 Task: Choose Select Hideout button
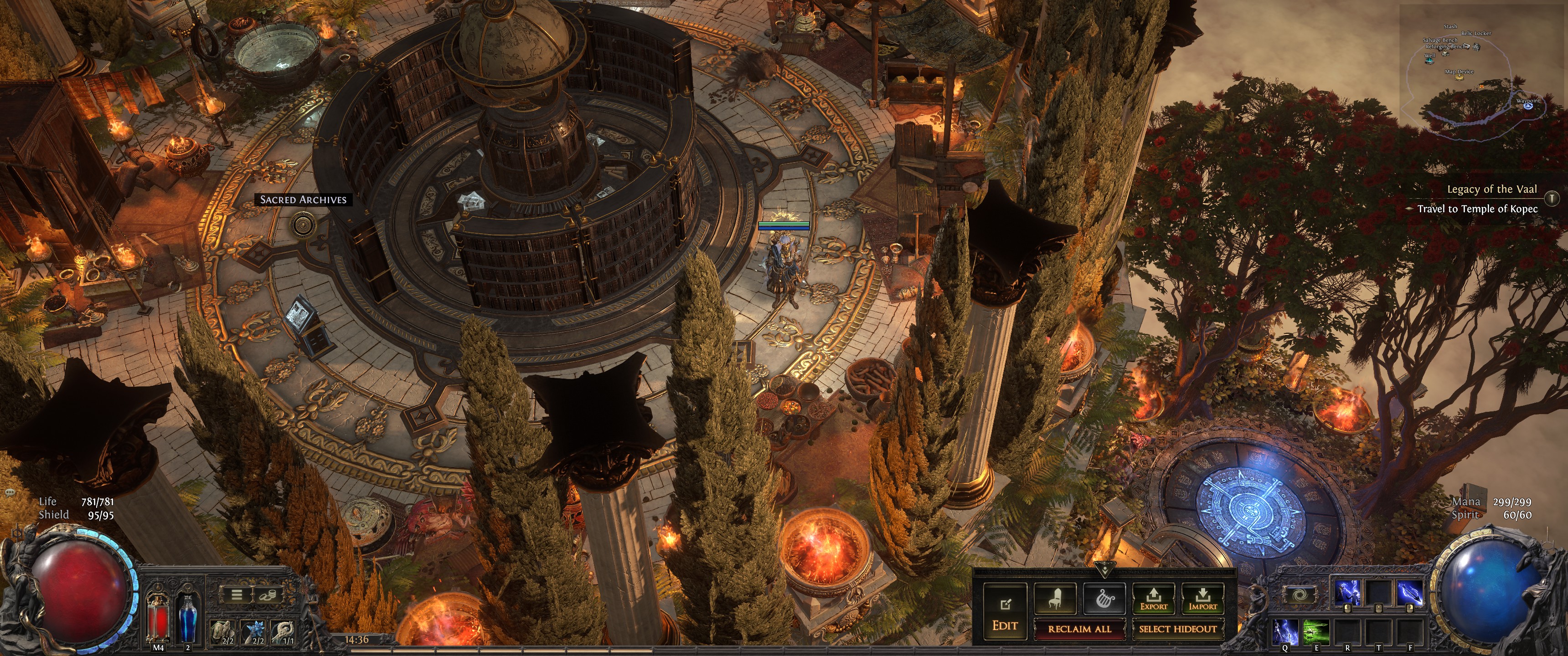1177,629
